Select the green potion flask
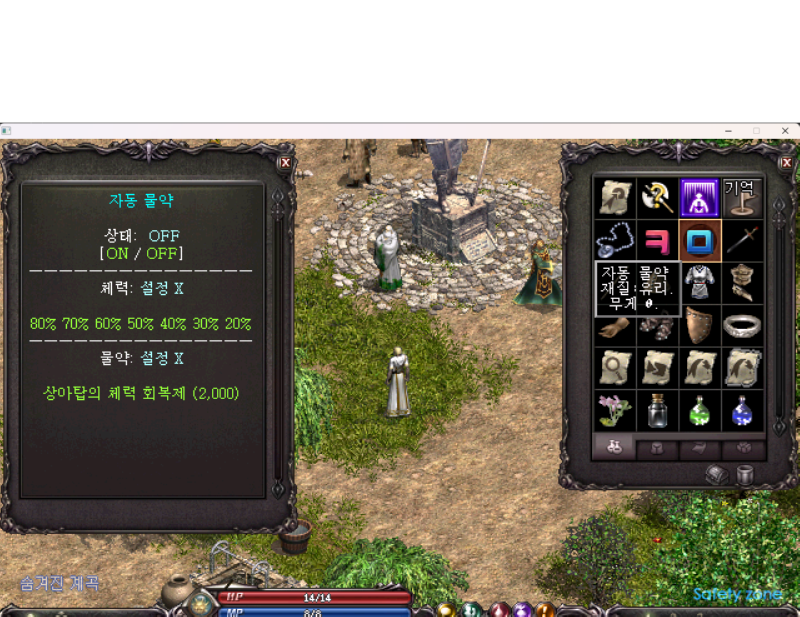 coord(700,410)
